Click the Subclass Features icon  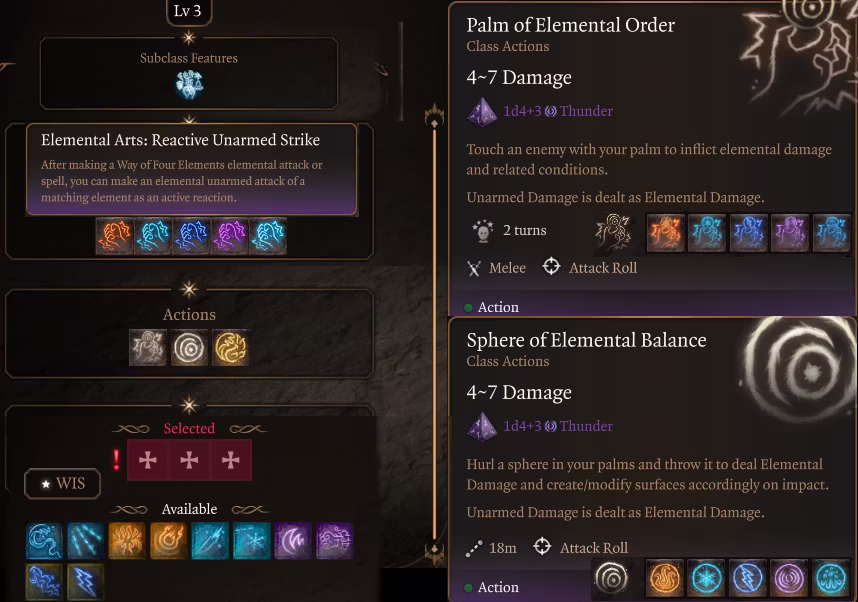coord(189,84)
